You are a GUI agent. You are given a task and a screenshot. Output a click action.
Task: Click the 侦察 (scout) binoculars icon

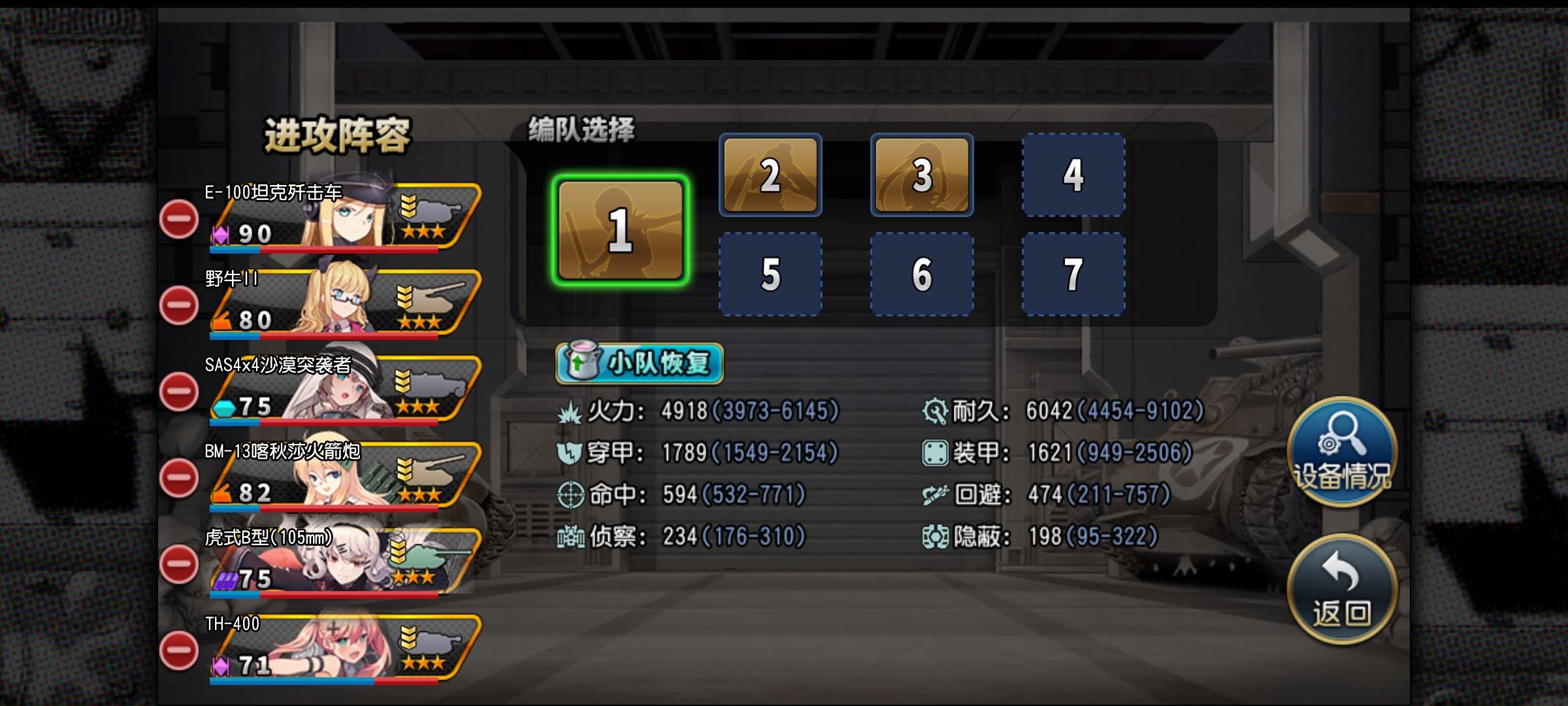point(572,537)
